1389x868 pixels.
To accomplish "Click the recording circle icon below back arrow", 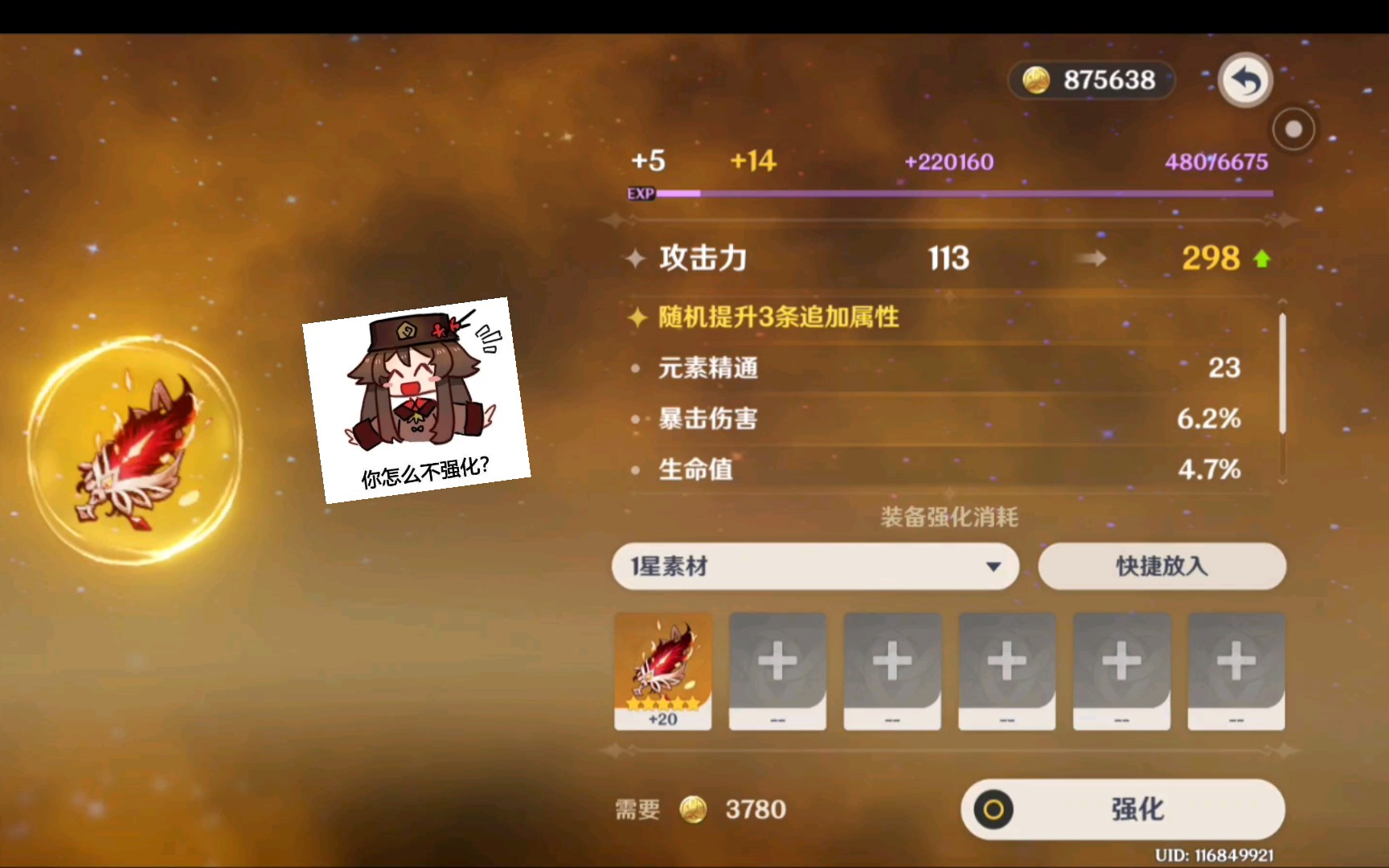I will (x=1293, y=129).
